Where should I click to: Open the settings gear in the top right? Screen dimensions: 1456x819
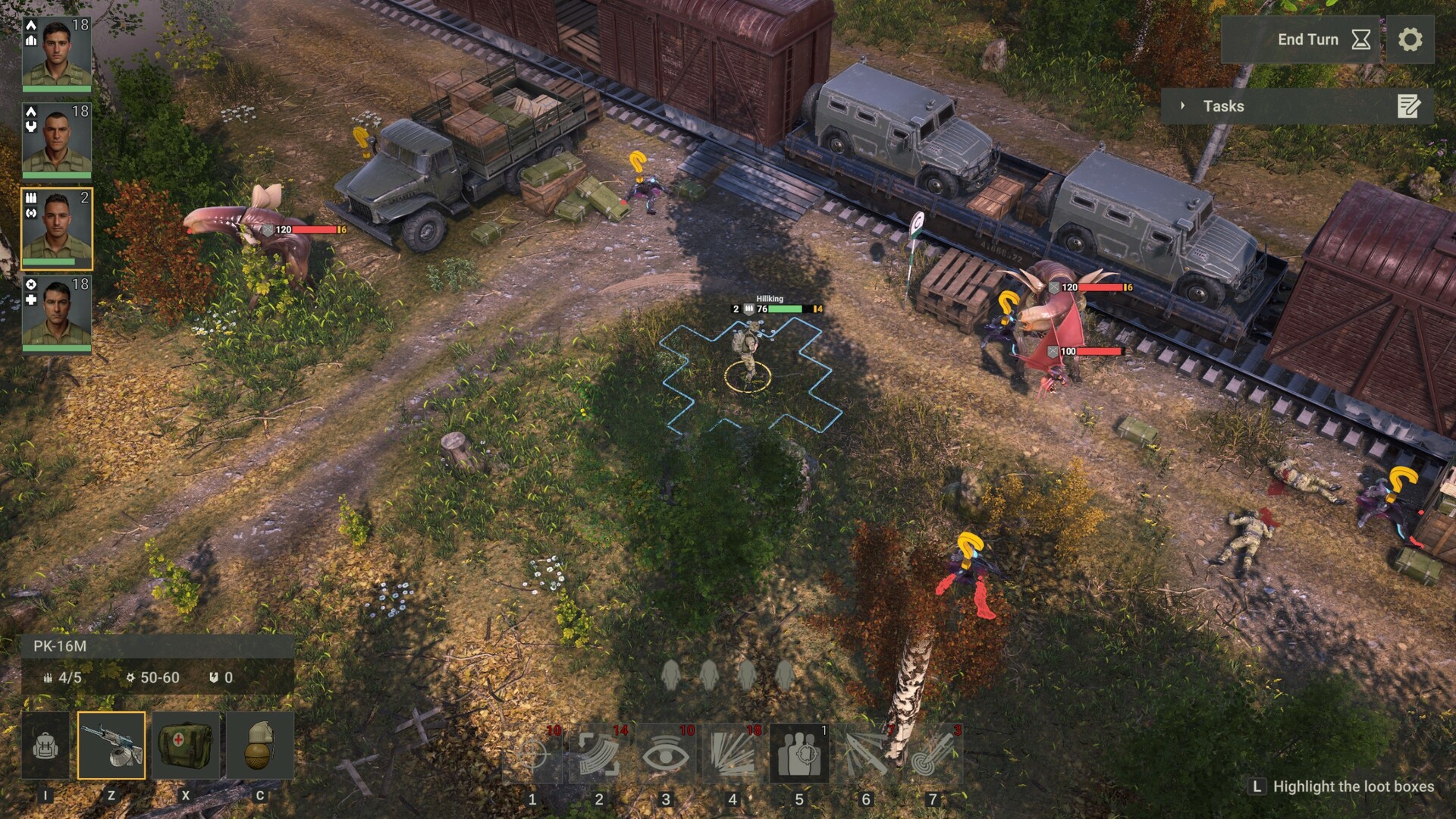[x=1412, y=39]
